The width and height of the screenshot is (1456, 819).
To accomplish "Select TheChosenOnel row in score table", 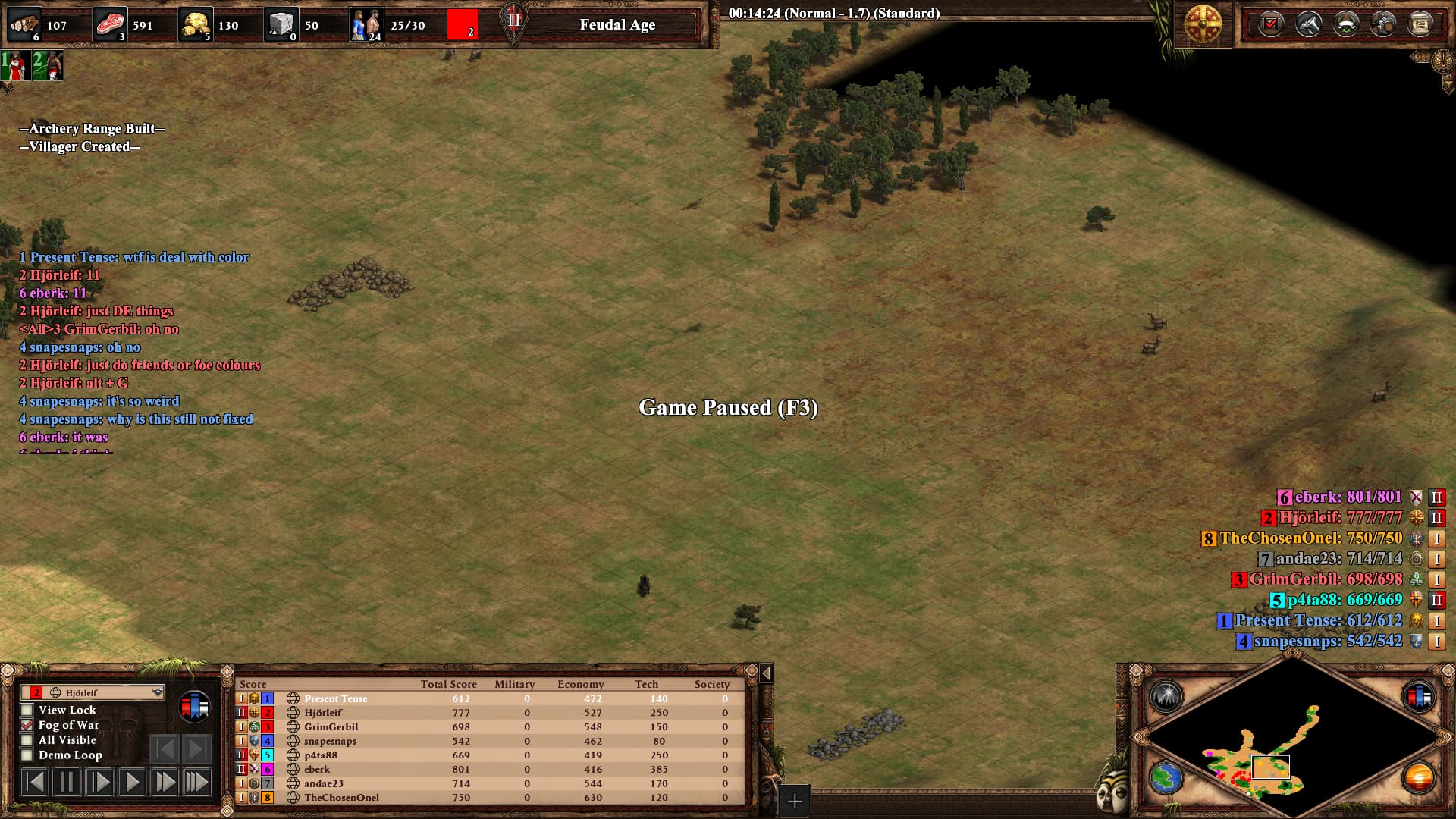I will pos(341,797).
